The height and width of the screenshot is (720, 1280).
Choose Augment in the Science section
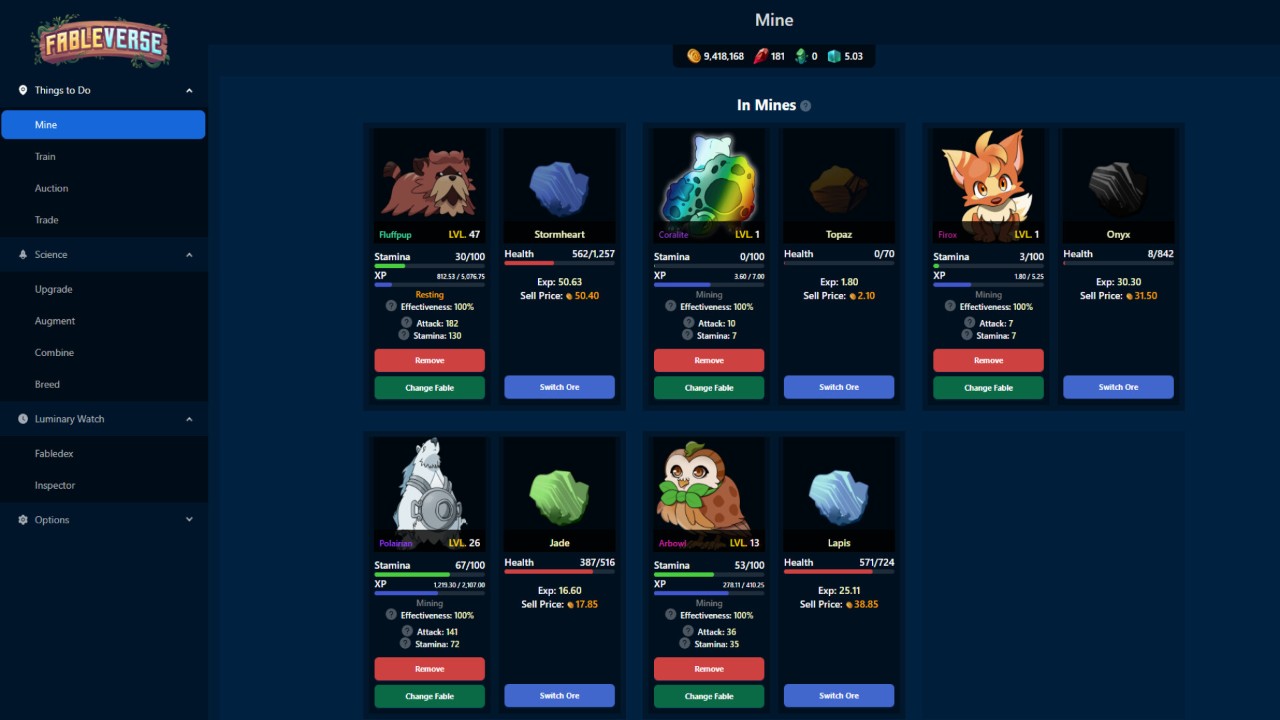point(55,321)
